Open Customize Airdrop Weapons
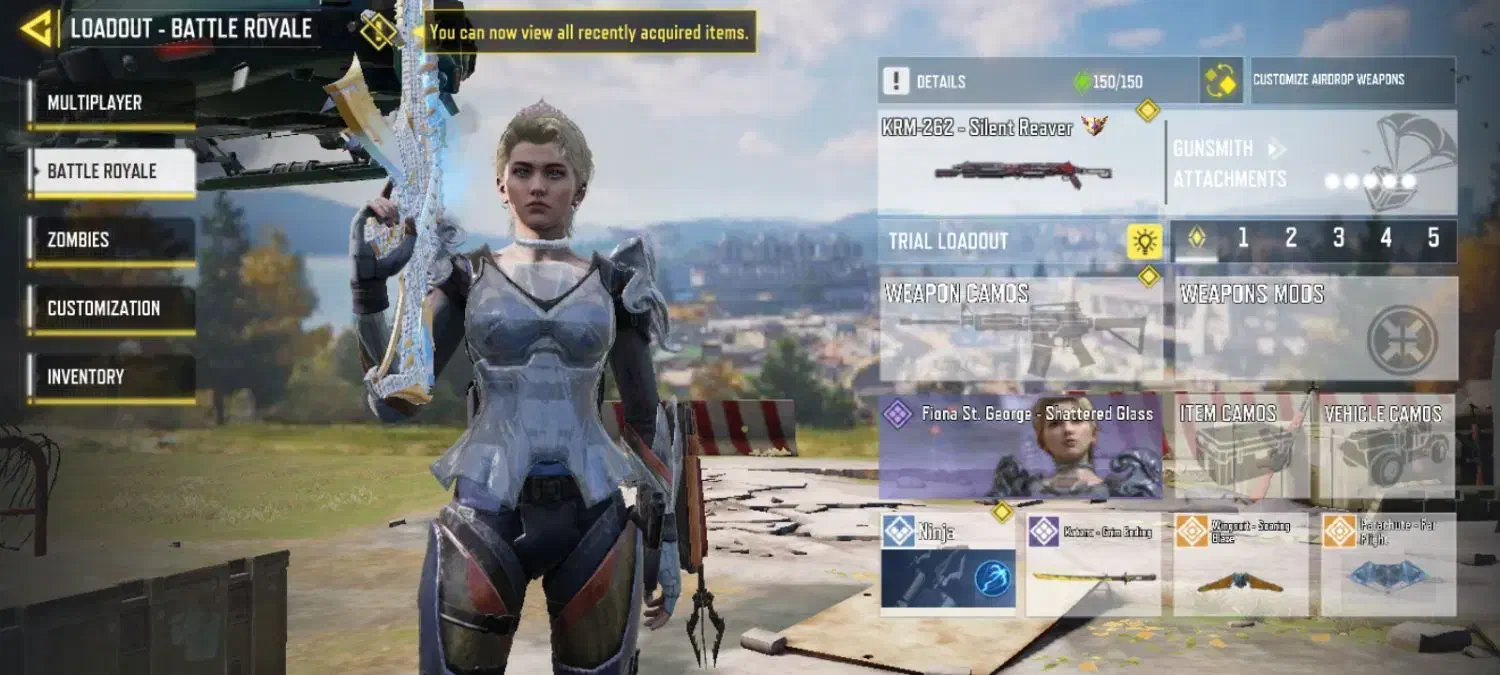 pos(1352,80)
